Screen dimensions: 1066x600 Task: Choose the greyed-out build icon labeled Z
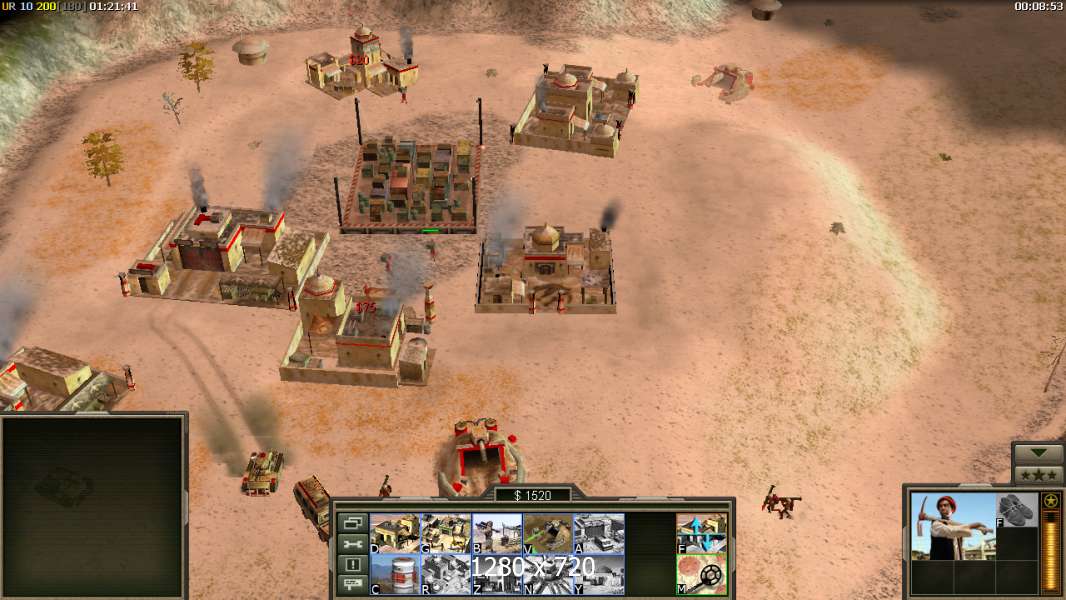click(x=497, y=574)
